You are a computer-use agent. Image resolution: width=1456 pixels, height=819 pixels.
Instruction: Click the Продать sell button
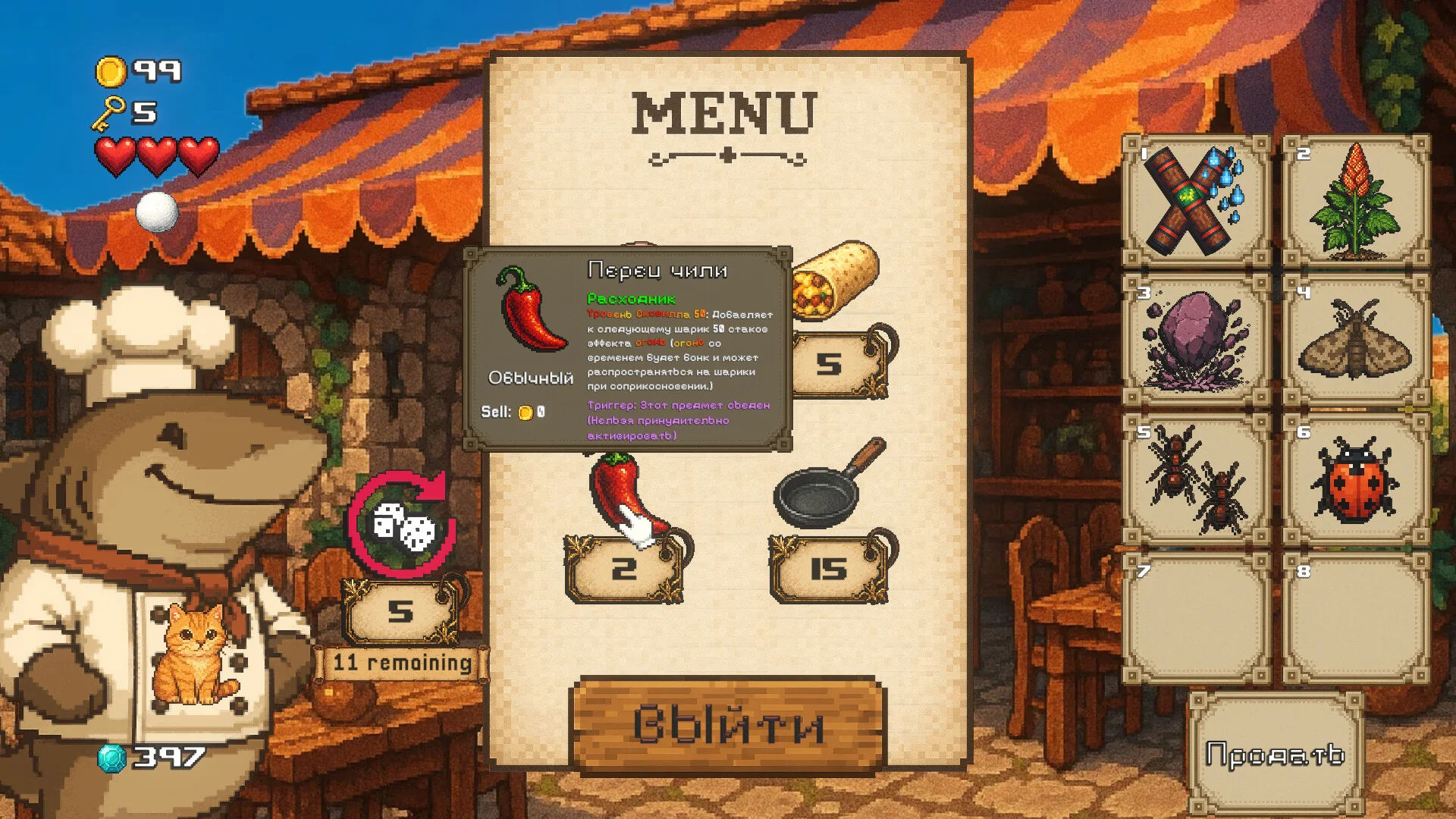coord(1275,754)
